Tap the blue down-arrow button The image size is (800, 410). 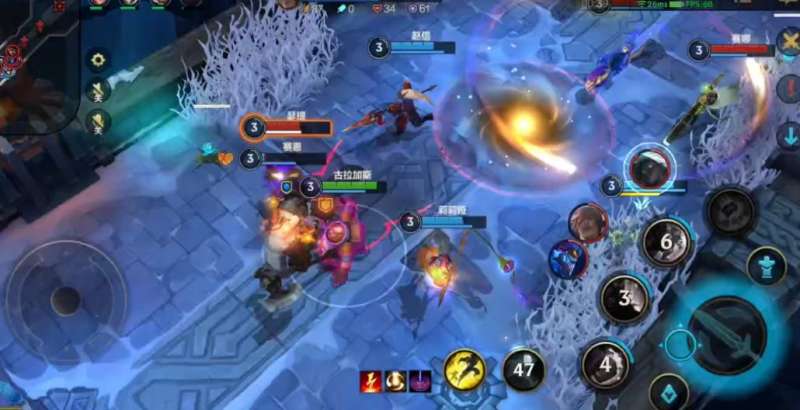pos(789,135)
